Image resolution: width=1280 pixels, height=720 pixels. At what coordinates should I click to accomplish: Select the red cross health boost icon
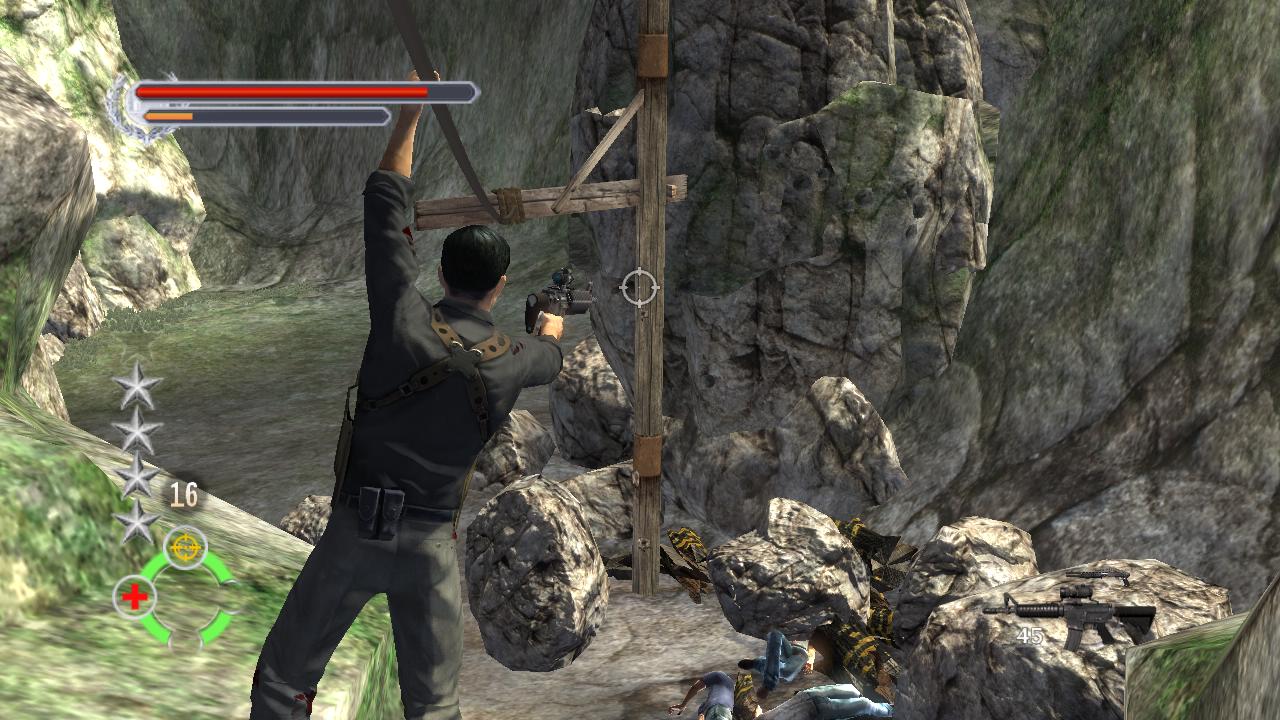[133, 596]
